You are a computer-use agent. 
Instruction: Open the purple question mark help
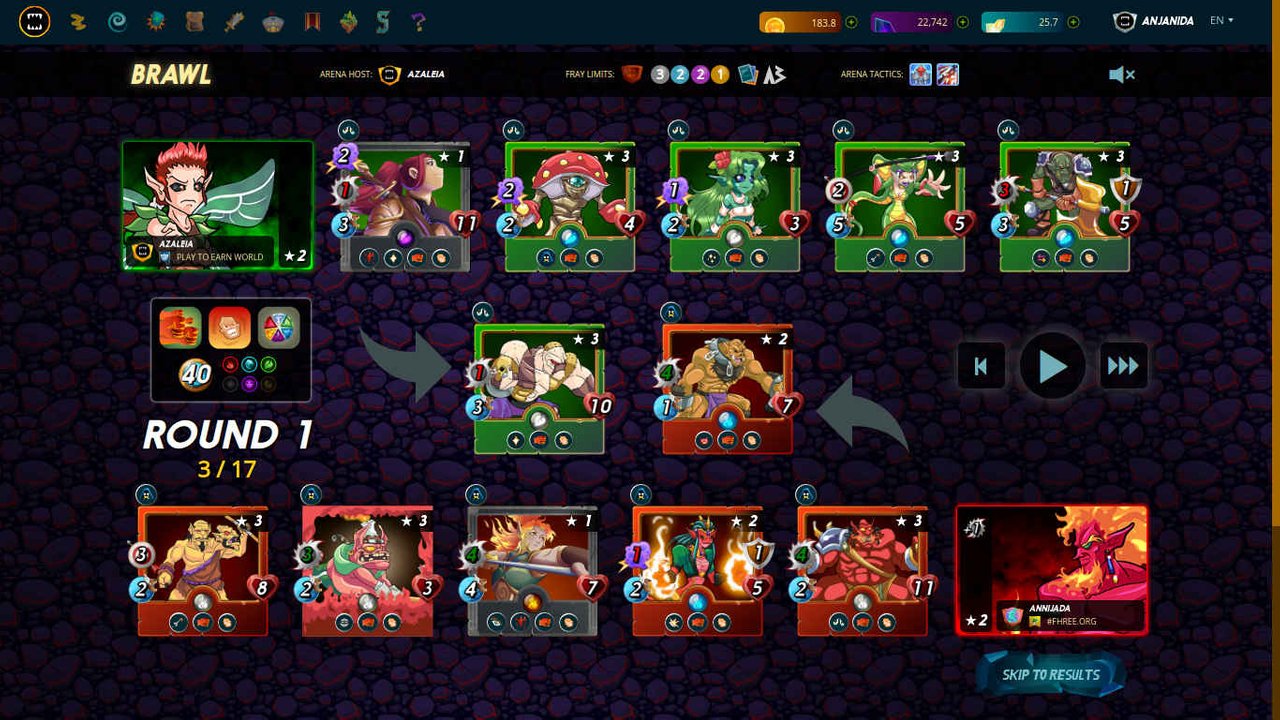click(x=418, y=22)
